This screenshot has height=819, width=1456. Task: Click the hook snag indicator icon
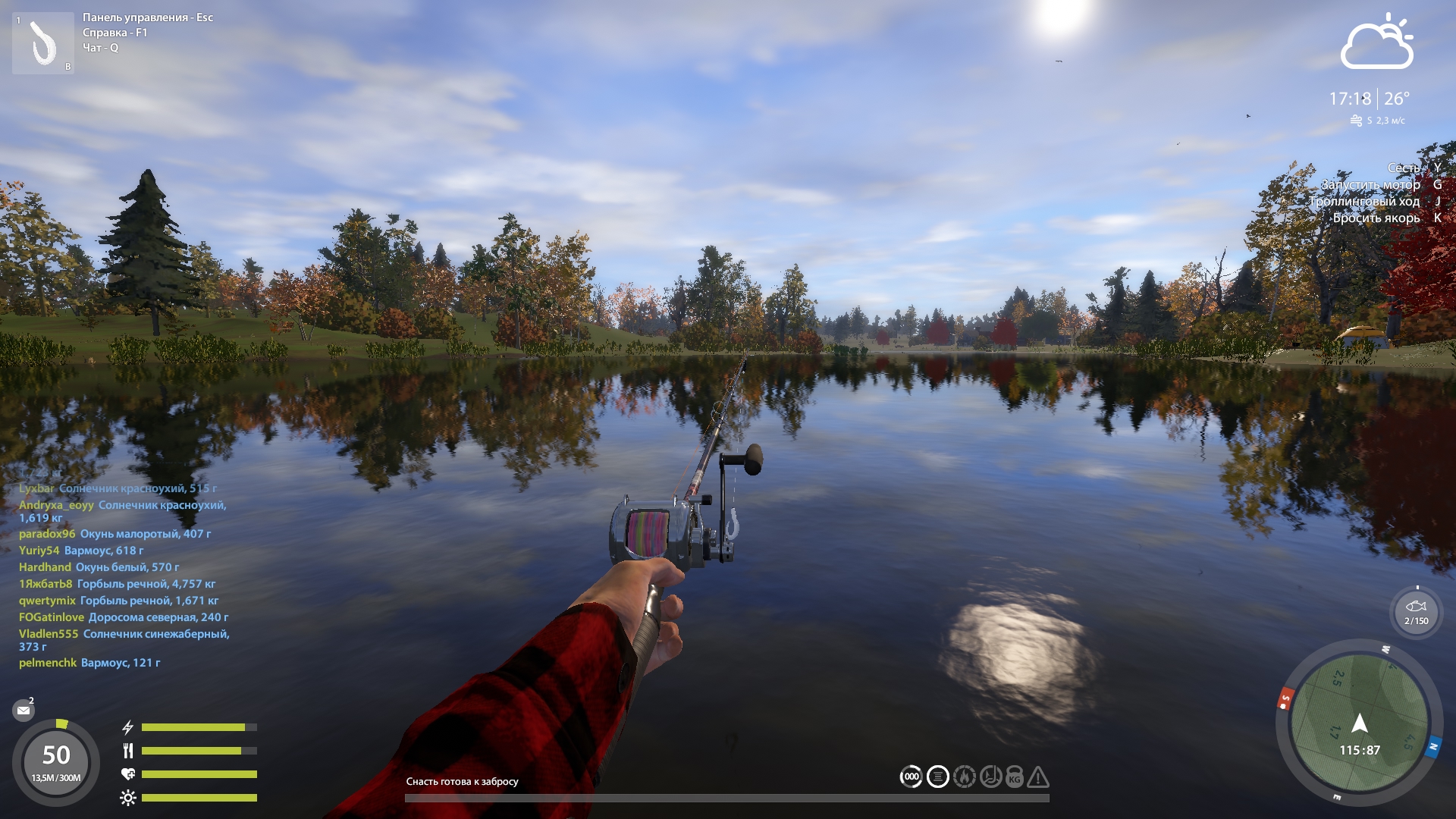tap(990, 777)
